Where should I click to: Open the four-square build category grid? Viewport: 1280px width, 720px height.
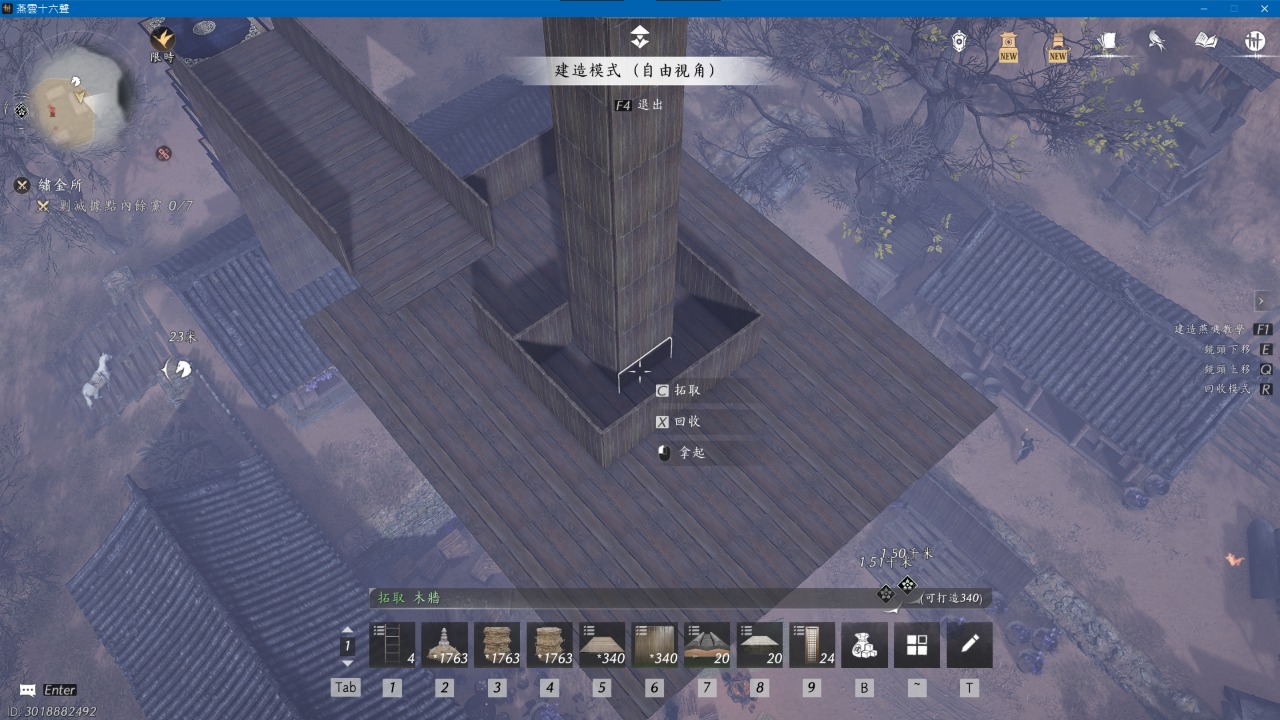917,645
